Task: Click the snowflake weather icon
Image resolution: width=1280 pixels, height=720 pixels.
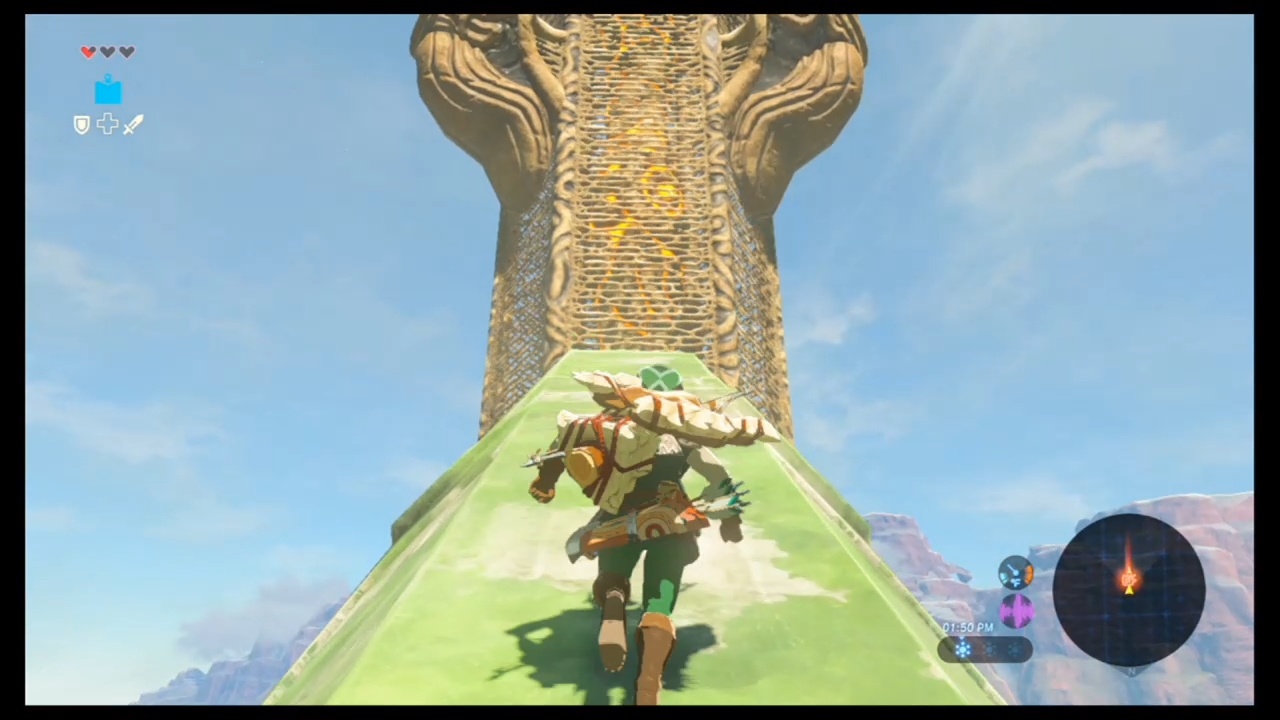Action: pos(963,648)
